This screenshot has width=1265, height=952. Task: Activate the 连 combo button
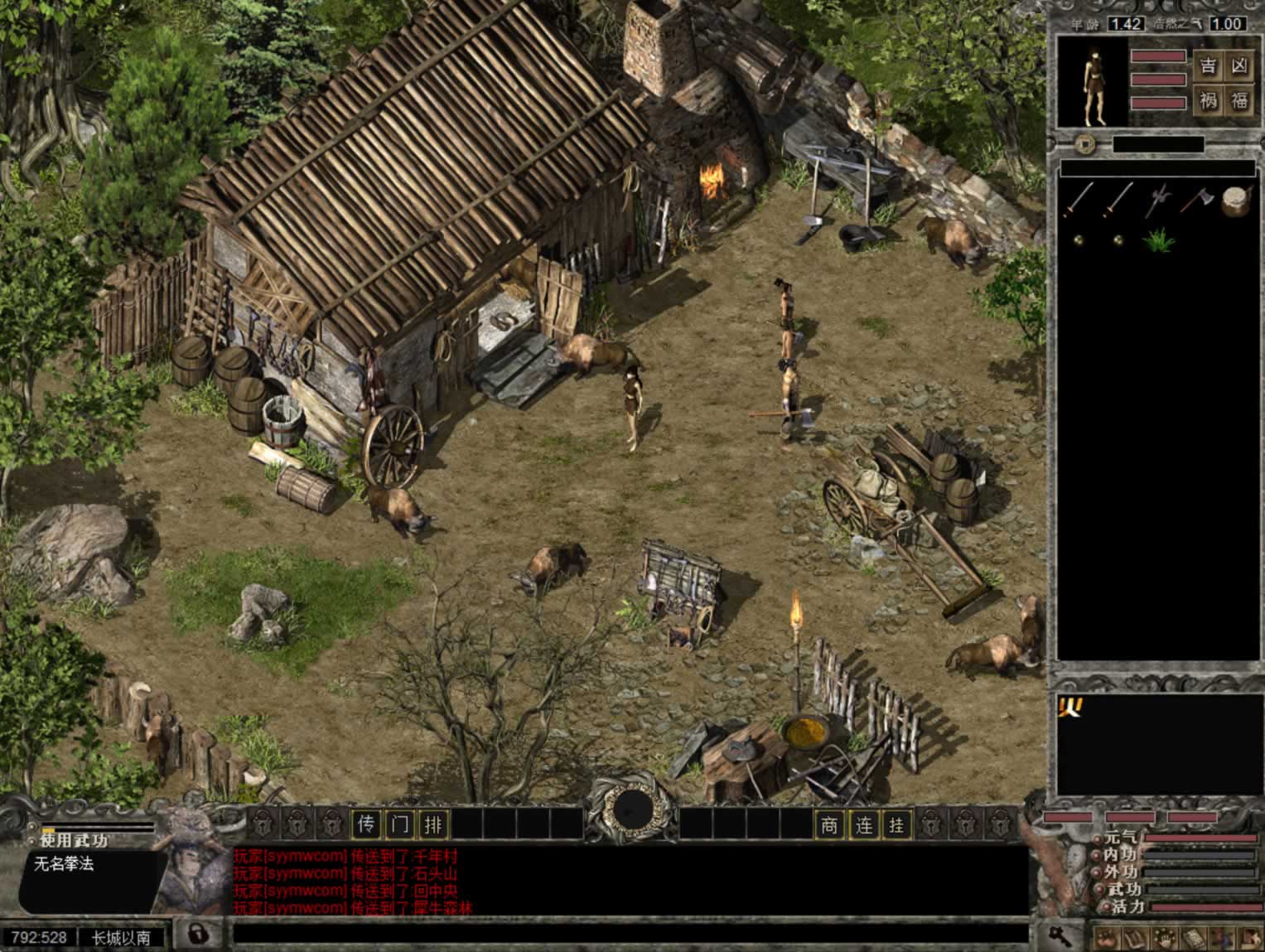[863, 824]
